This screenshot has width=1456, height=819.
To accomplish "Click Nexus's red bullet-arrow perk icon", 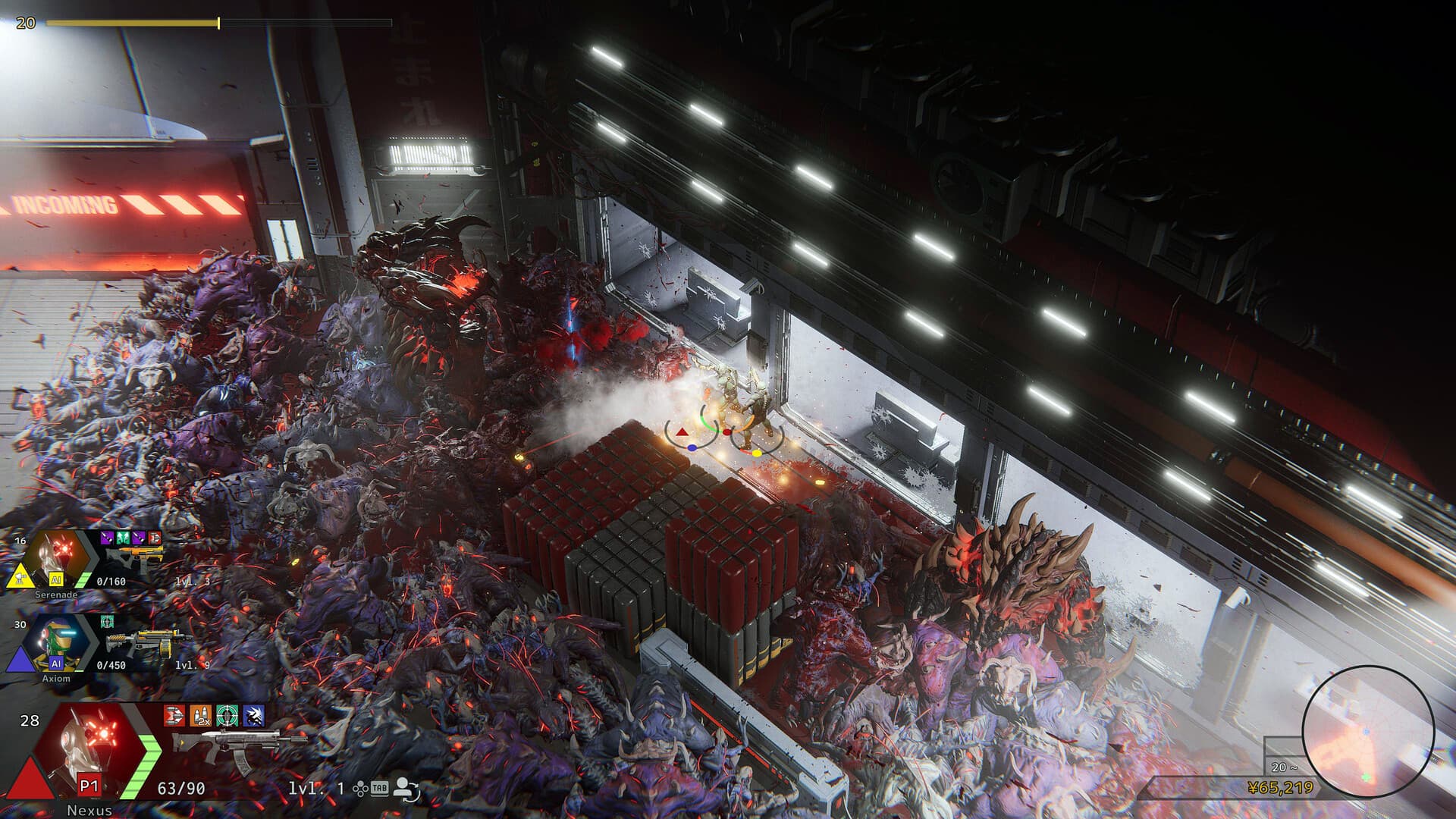I will pos(174,715).
